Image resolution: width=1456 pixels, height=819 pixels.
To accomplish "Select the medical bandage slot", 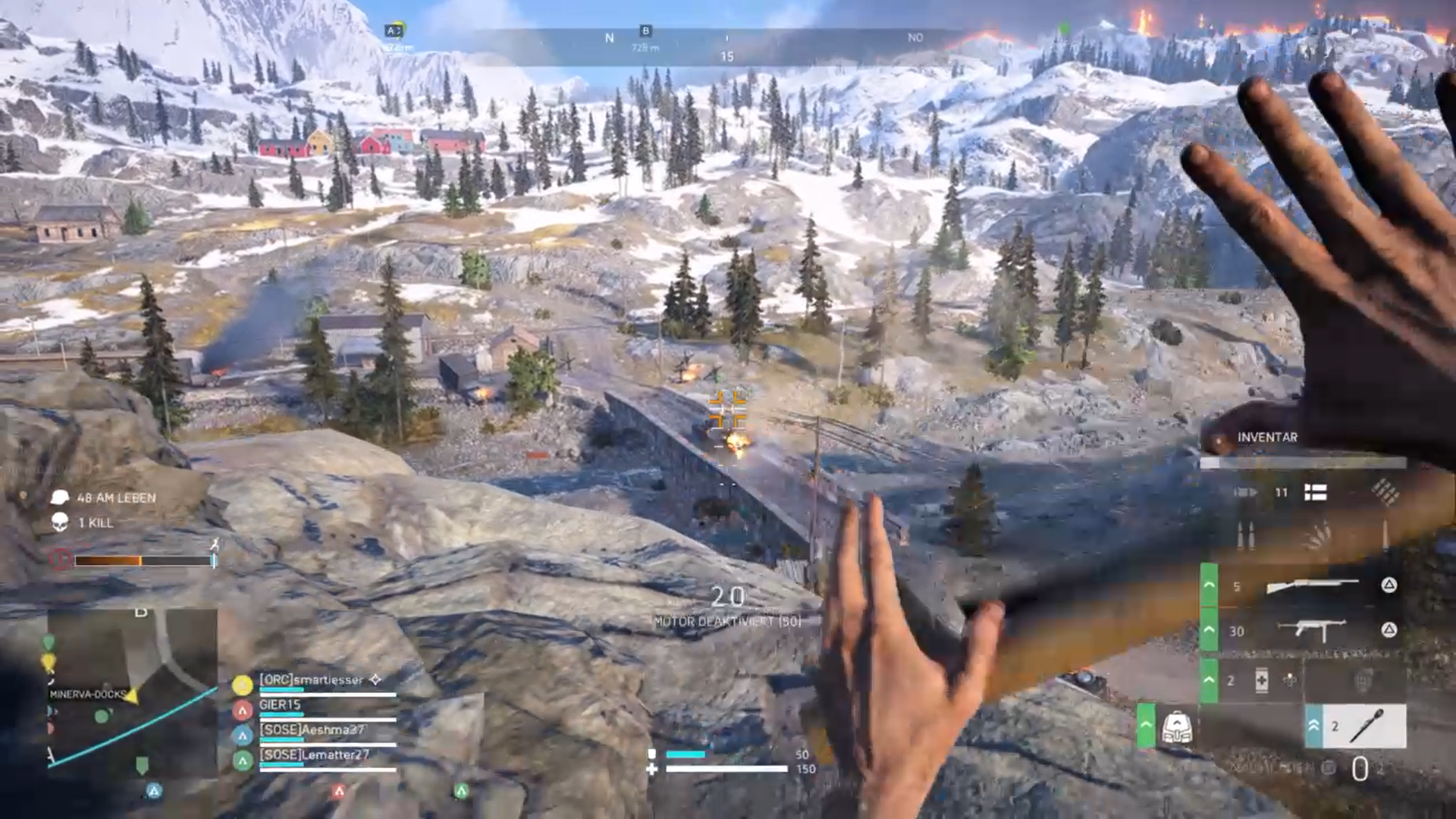I will (1261, 680).
